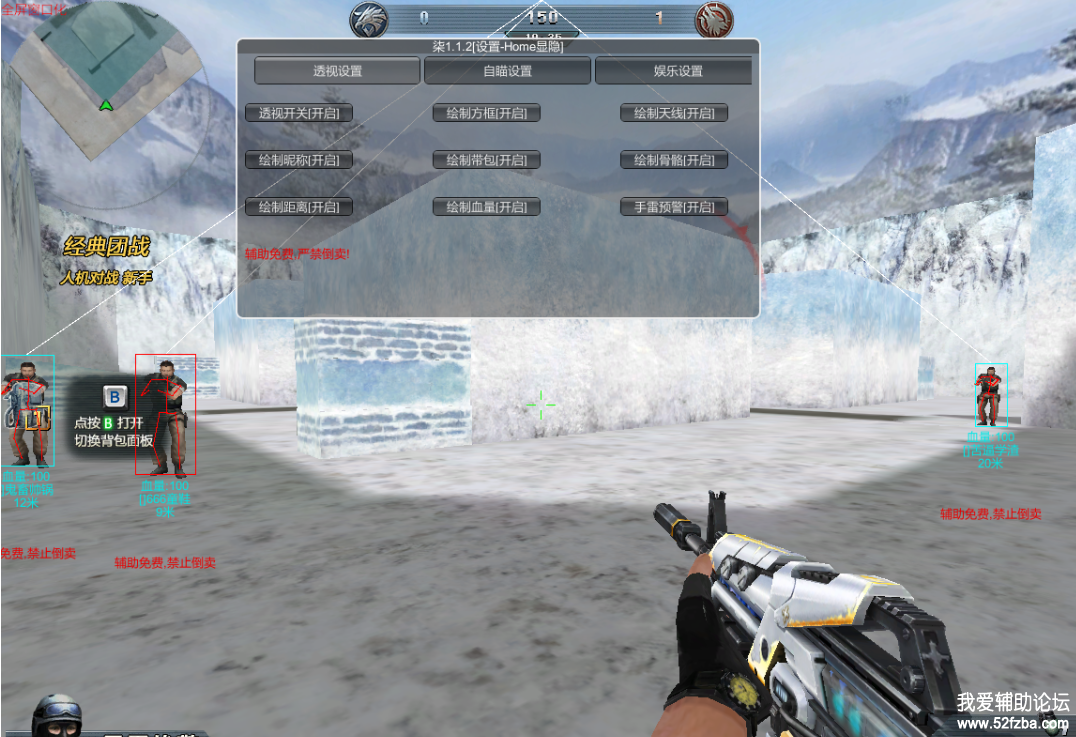Toggle the 绘制天线 setting
Viewport: 1076px width, 737px height.
674,113
